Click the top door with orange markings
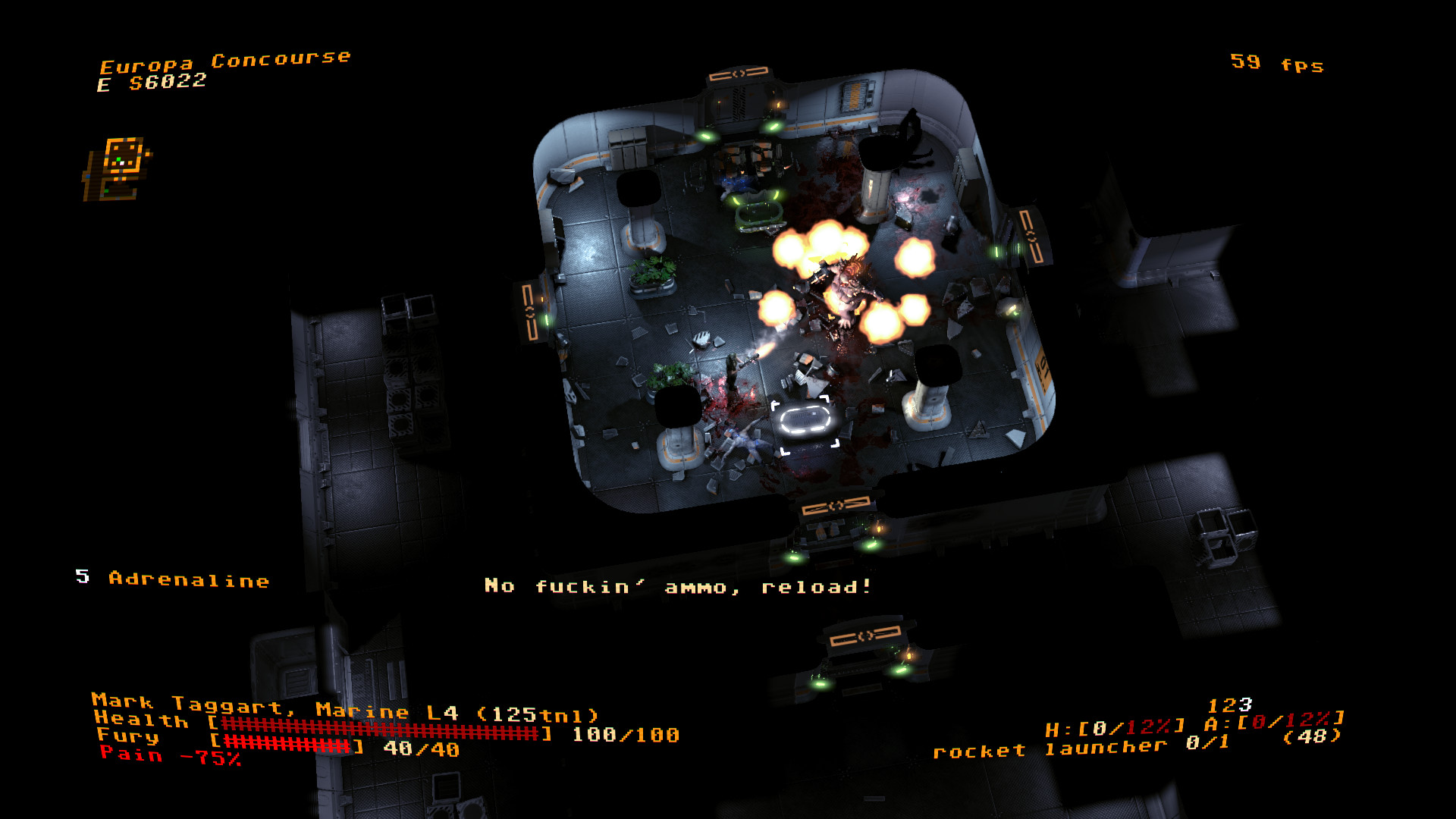Viewport: 1456px width, 819px height. pyautogui.click(x=739, y=76)
